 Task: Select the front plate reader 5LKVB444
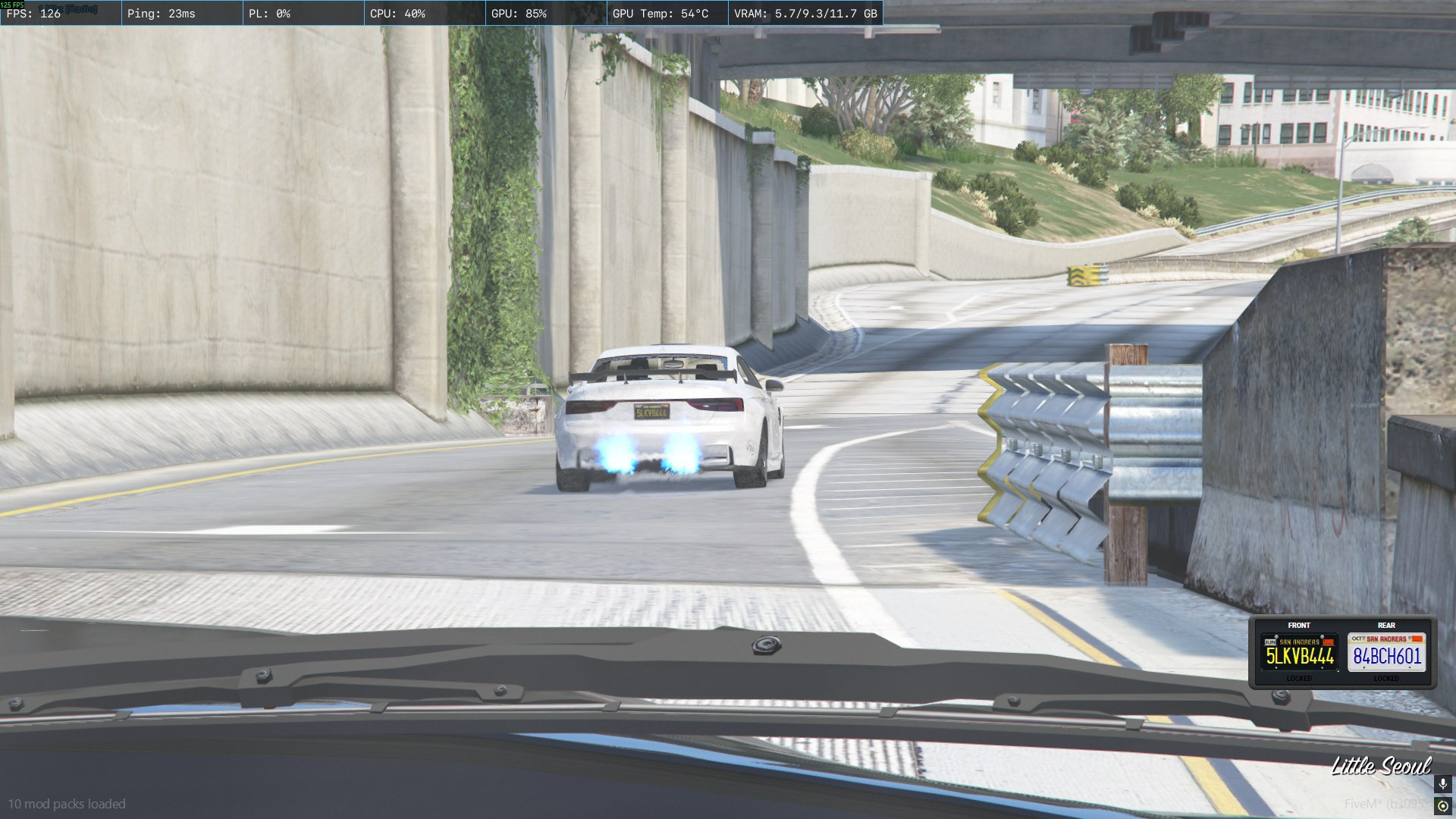[x=1299, y=652]
